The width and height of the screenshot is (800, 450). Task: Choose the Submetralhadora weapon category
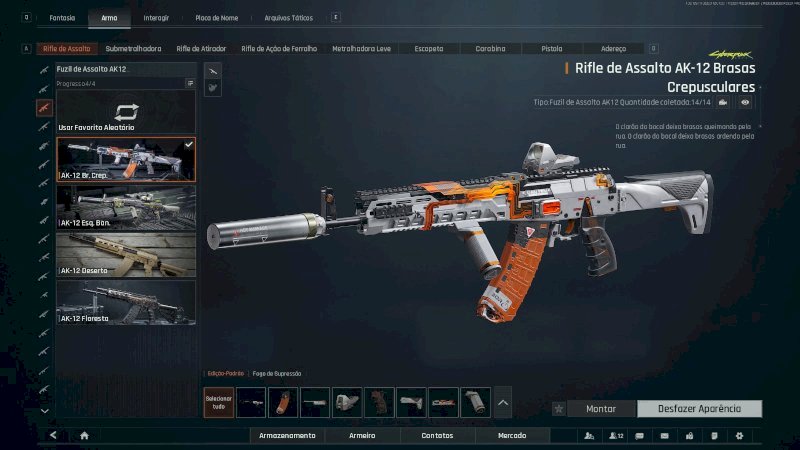(x=133, y=48)
